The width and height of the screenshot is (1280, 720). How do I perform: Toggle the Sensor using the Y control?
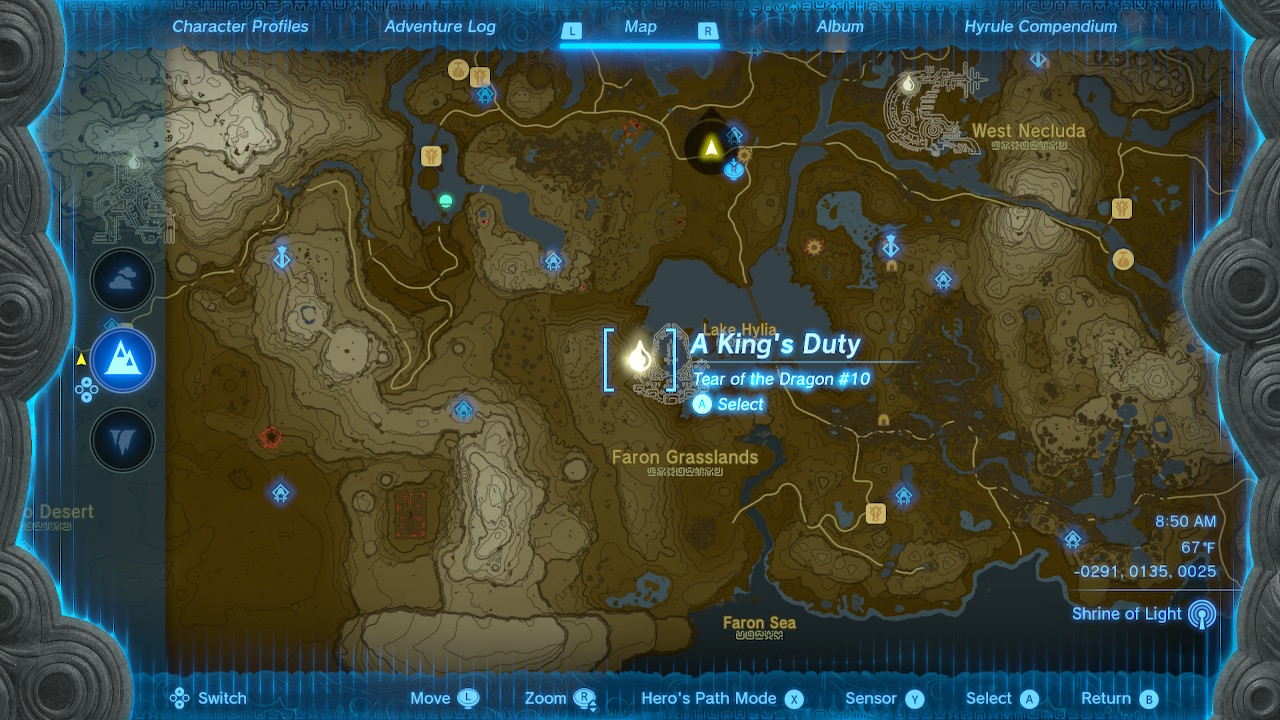(x=884, y=698)
